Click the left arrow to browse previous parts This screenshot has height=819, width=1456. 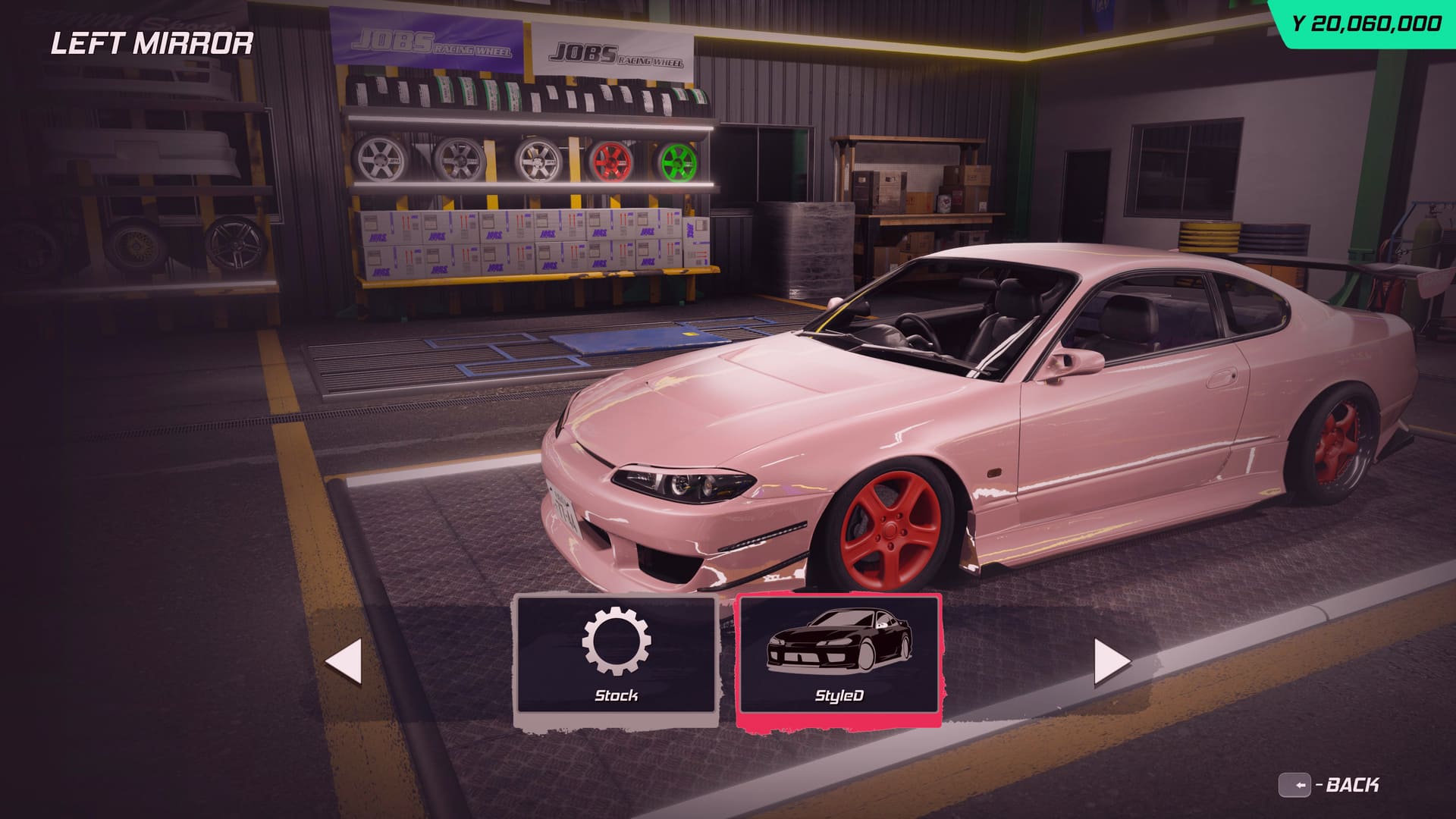[344, 662]
